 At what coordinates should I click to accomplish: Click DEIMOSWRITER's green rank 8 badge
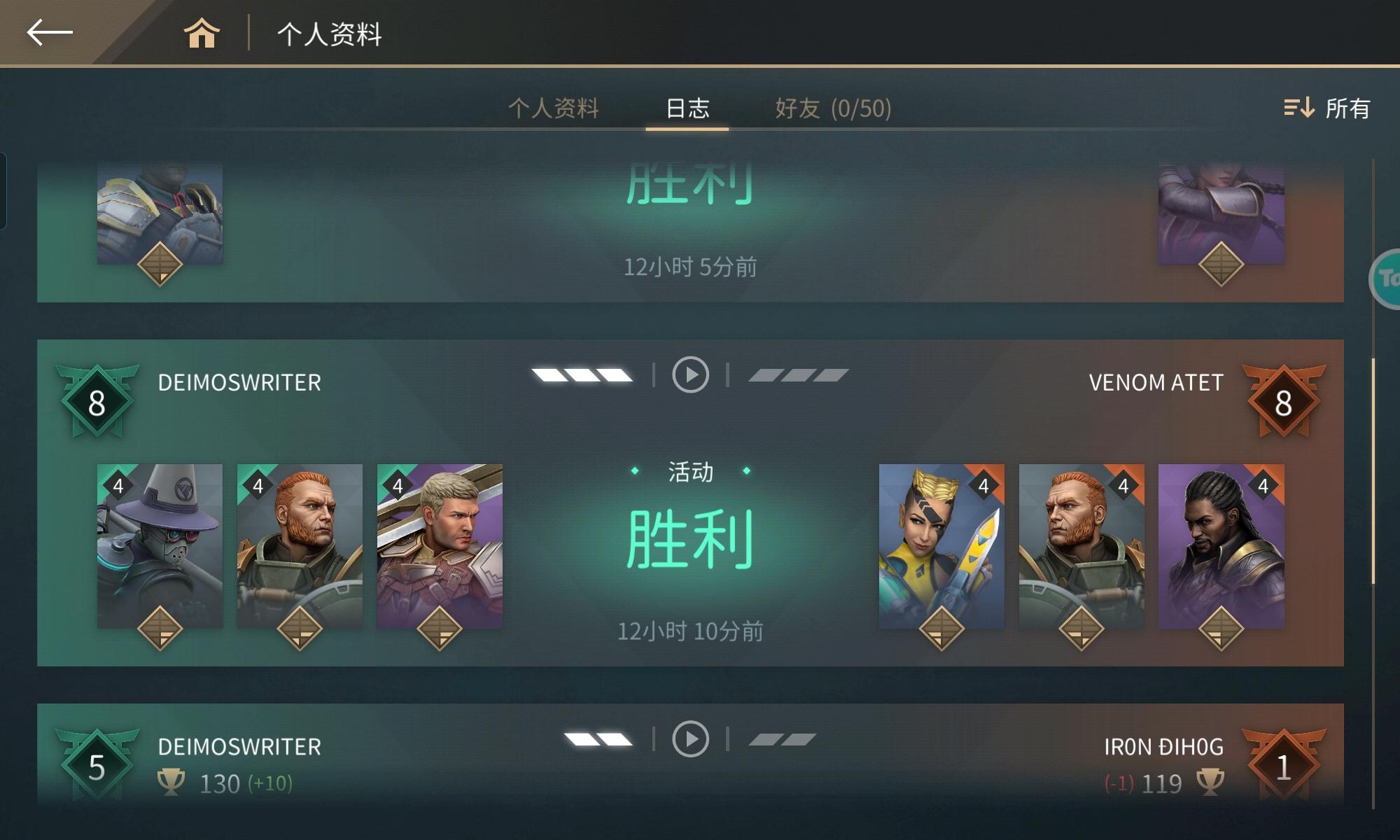click(x=97, y=402)
